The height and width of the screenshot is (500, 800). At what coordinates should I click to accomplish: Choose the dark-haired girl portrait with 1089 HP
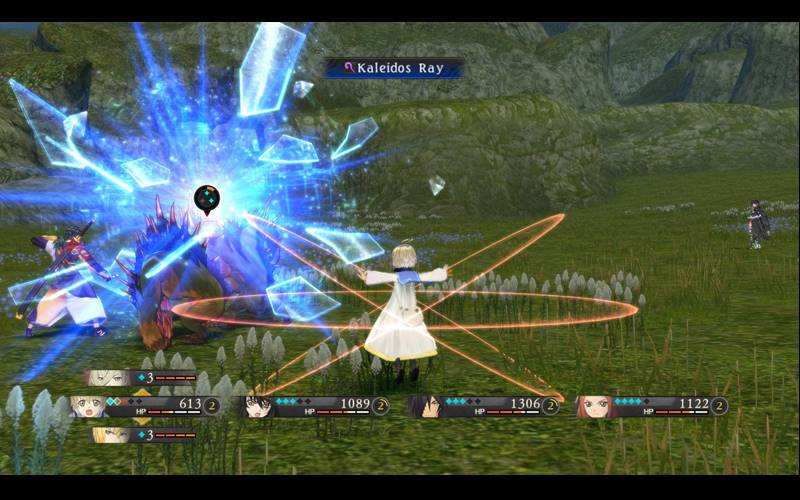261,406
